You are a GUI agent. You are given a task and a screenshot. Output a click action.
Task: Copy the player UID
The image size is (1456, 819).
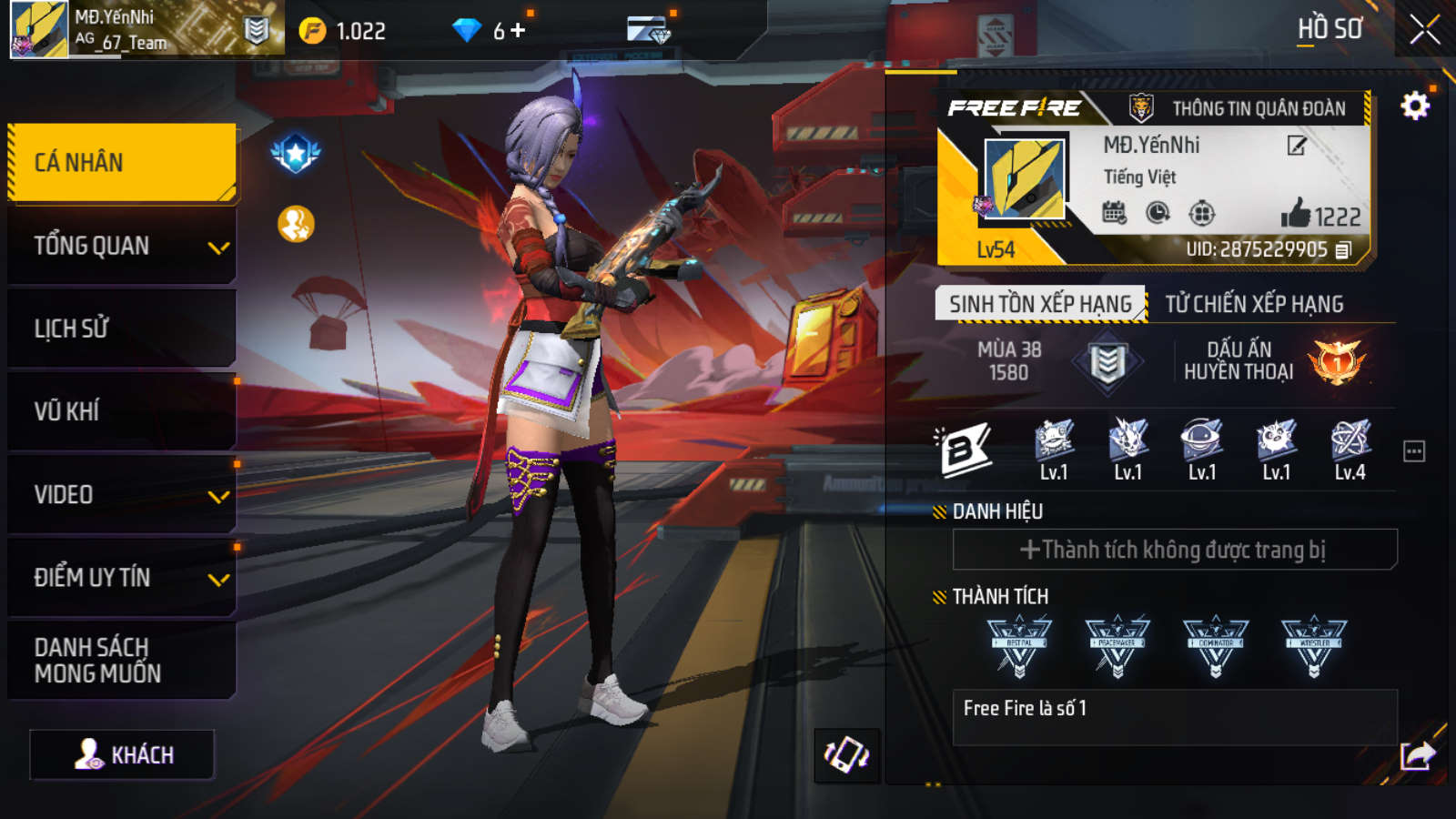[x=1344, y=249]
